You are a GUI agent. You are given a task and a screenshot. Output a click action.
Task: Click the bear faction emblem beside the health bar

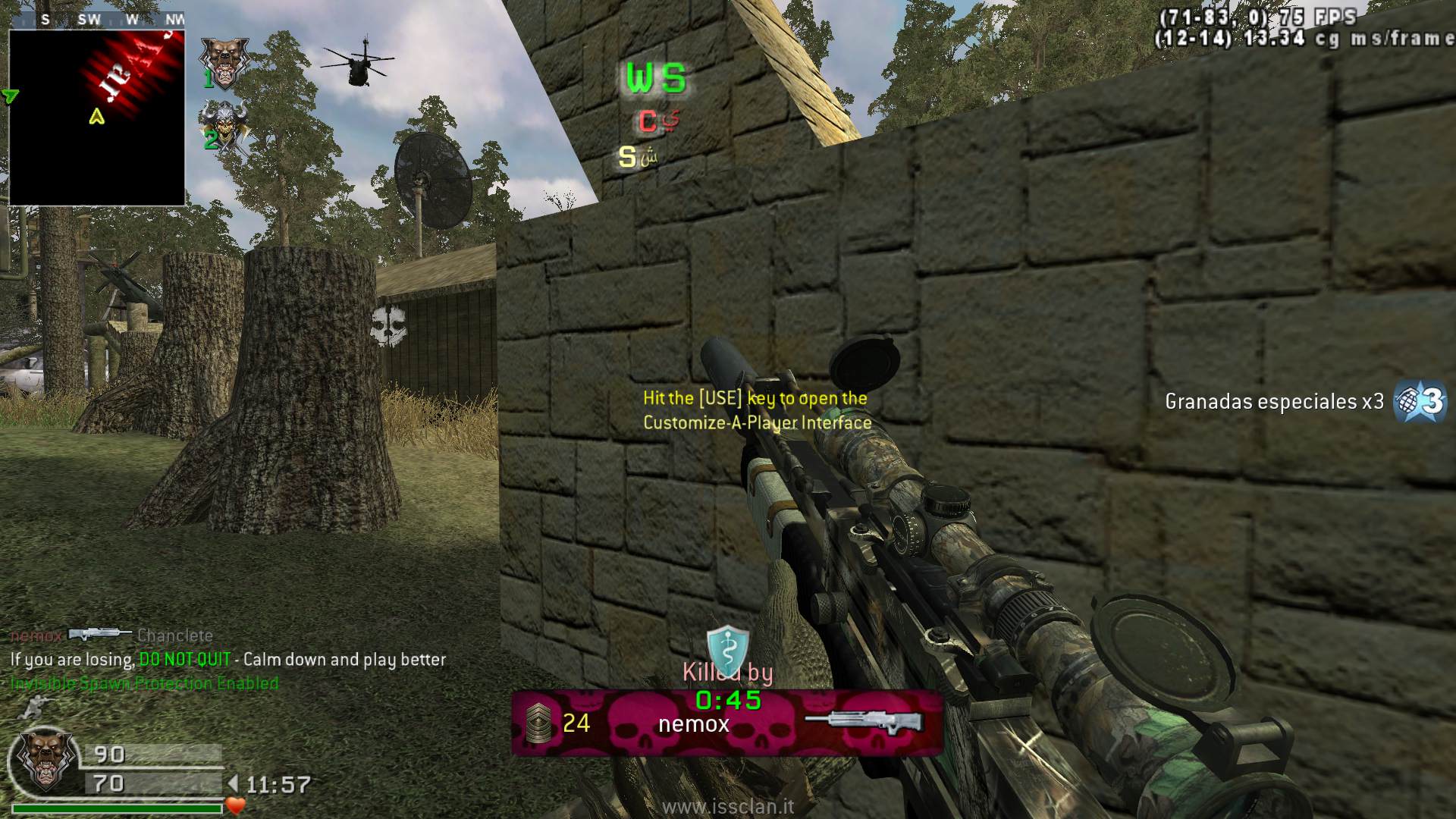(x=46, y=758)
